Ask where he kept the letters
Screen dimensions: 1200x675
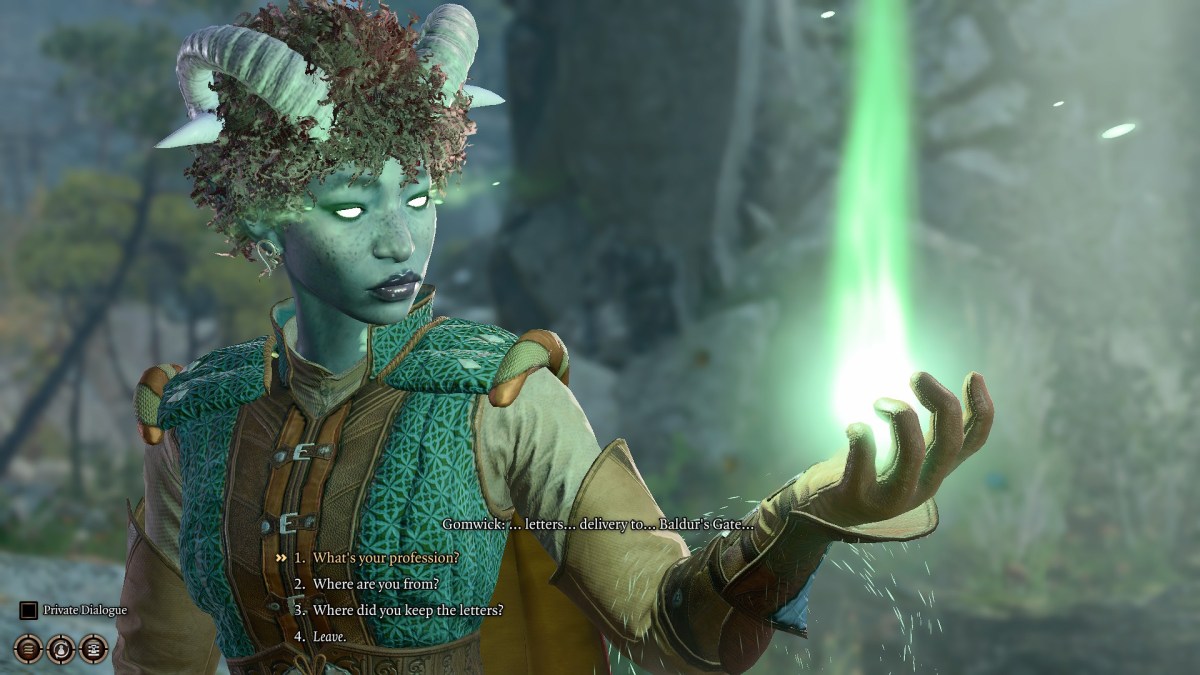pyautogui.click(x=408, y=609)
